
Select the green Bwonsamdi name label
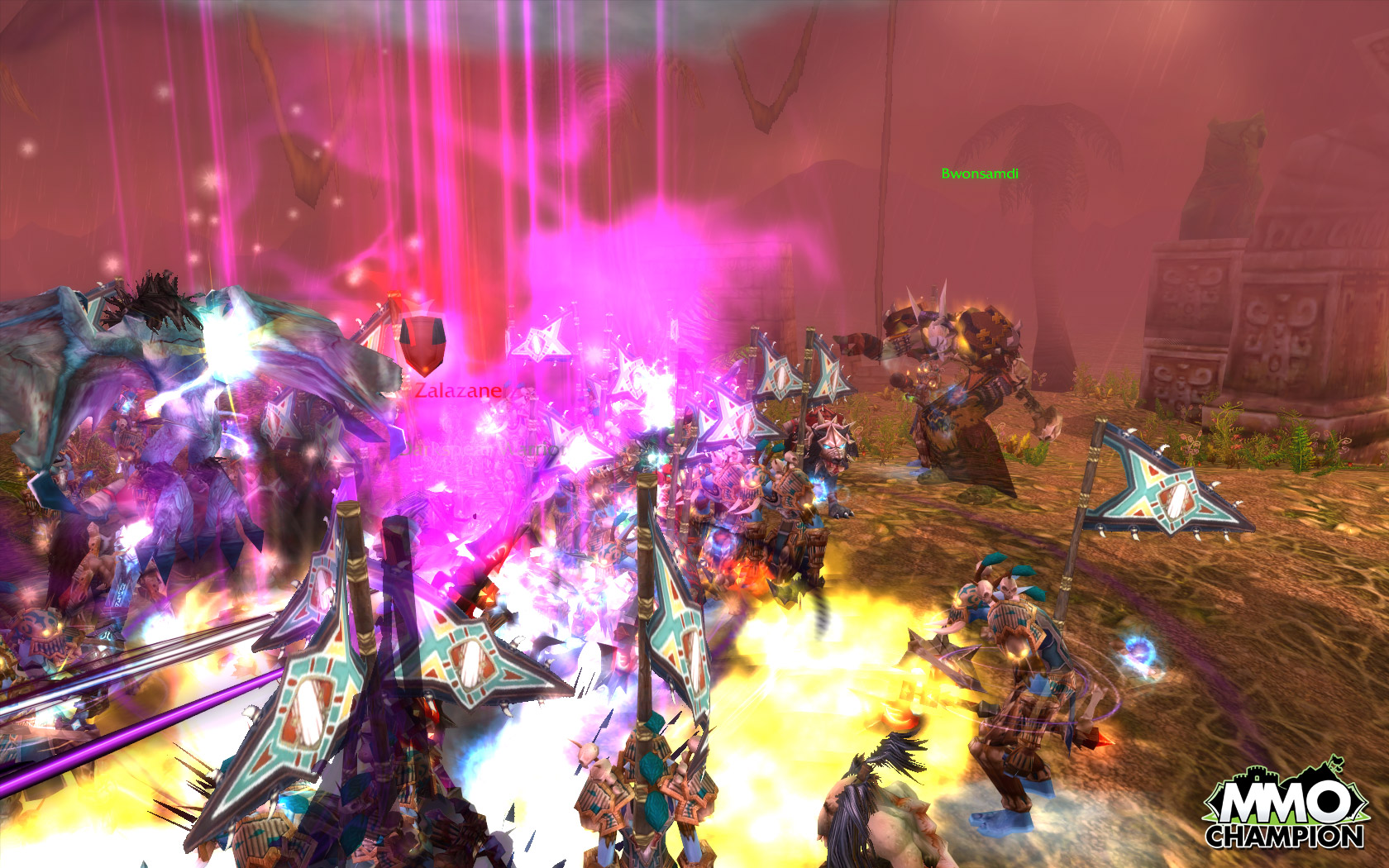click(x=980, y=174)
